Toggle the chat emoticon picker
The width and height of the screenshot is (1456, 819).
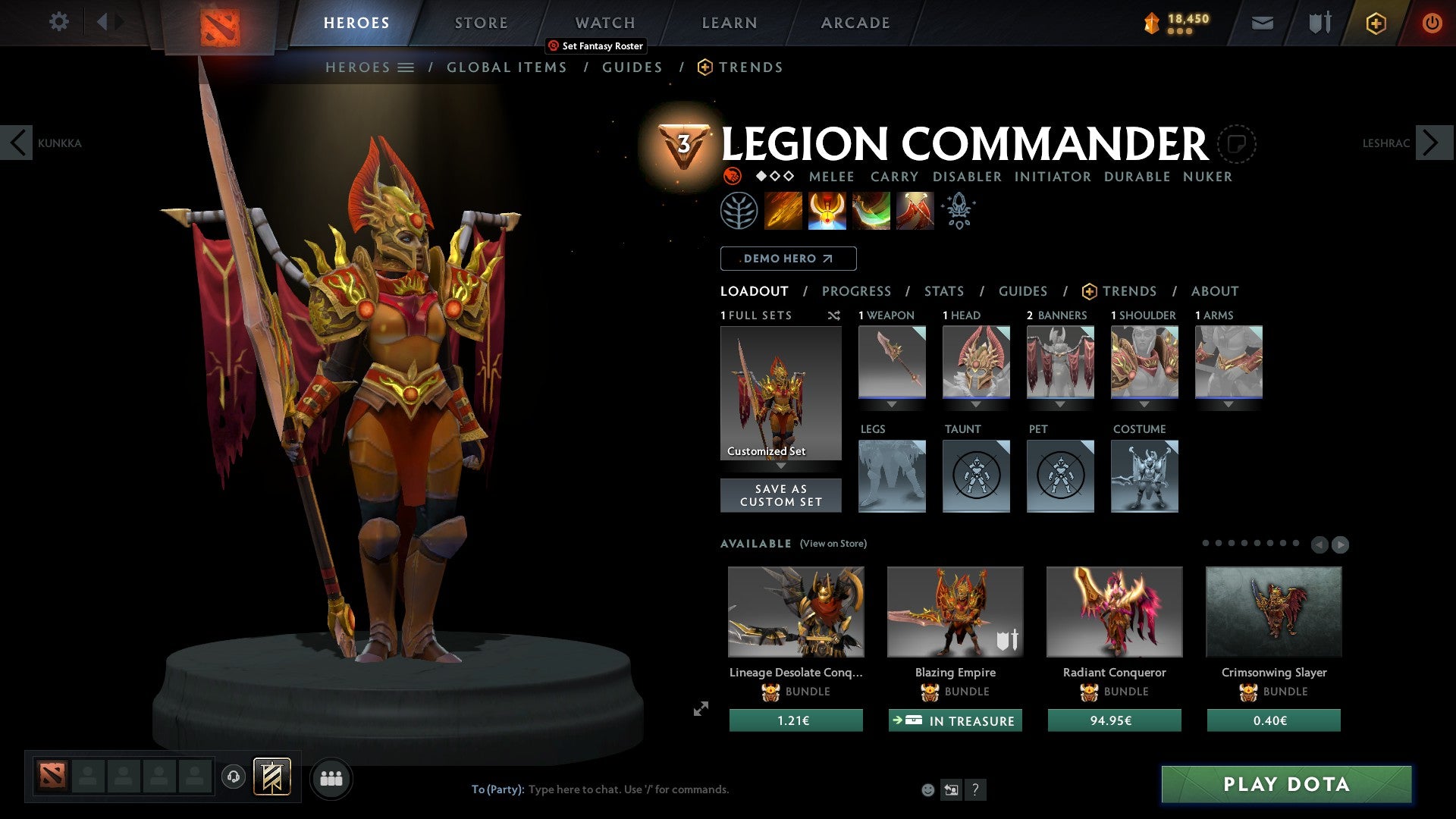[927, 789]
